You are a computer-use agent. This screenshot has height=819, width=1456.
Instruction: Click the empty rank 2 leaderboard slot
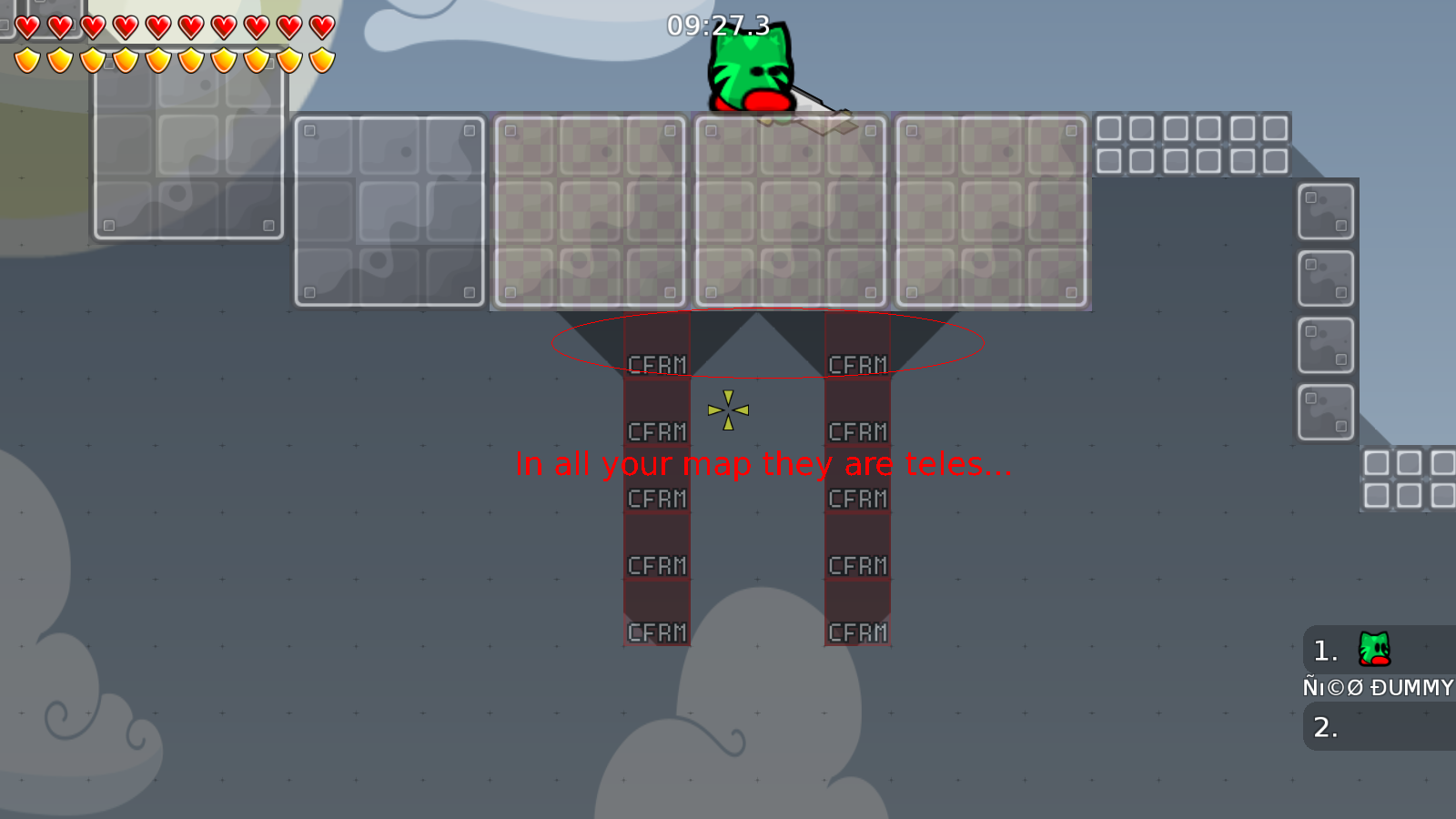tap(1324, 728)
